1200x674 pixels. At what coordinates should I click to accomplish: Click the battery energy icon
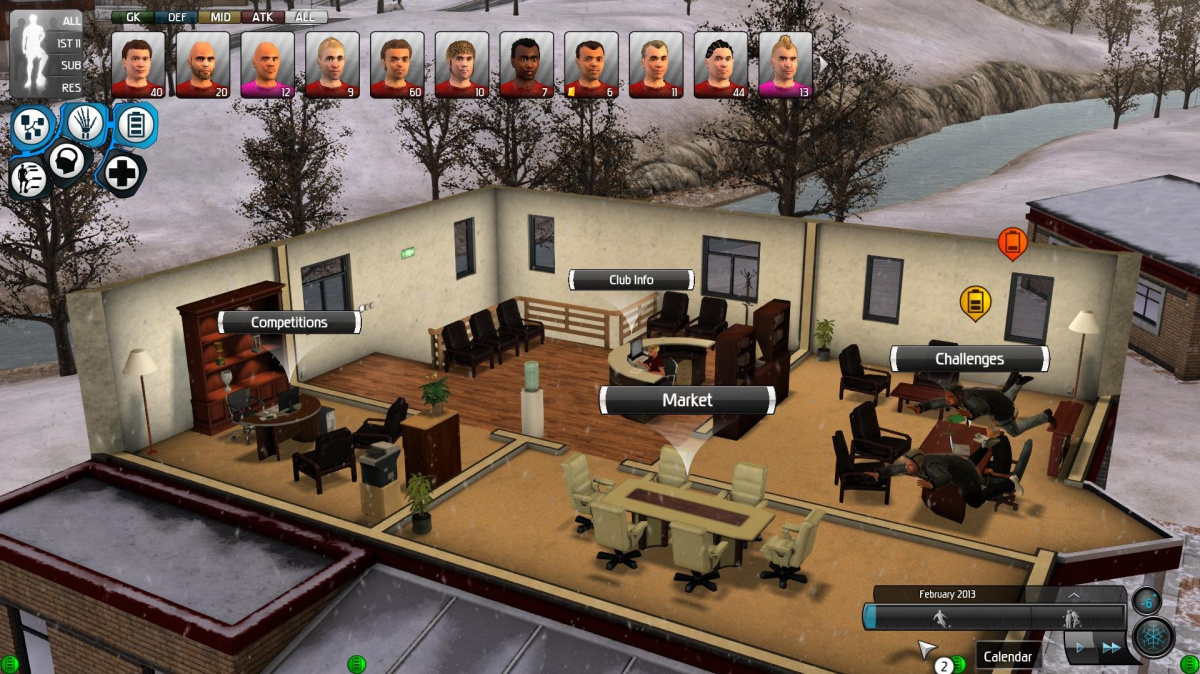pos(135,126)
